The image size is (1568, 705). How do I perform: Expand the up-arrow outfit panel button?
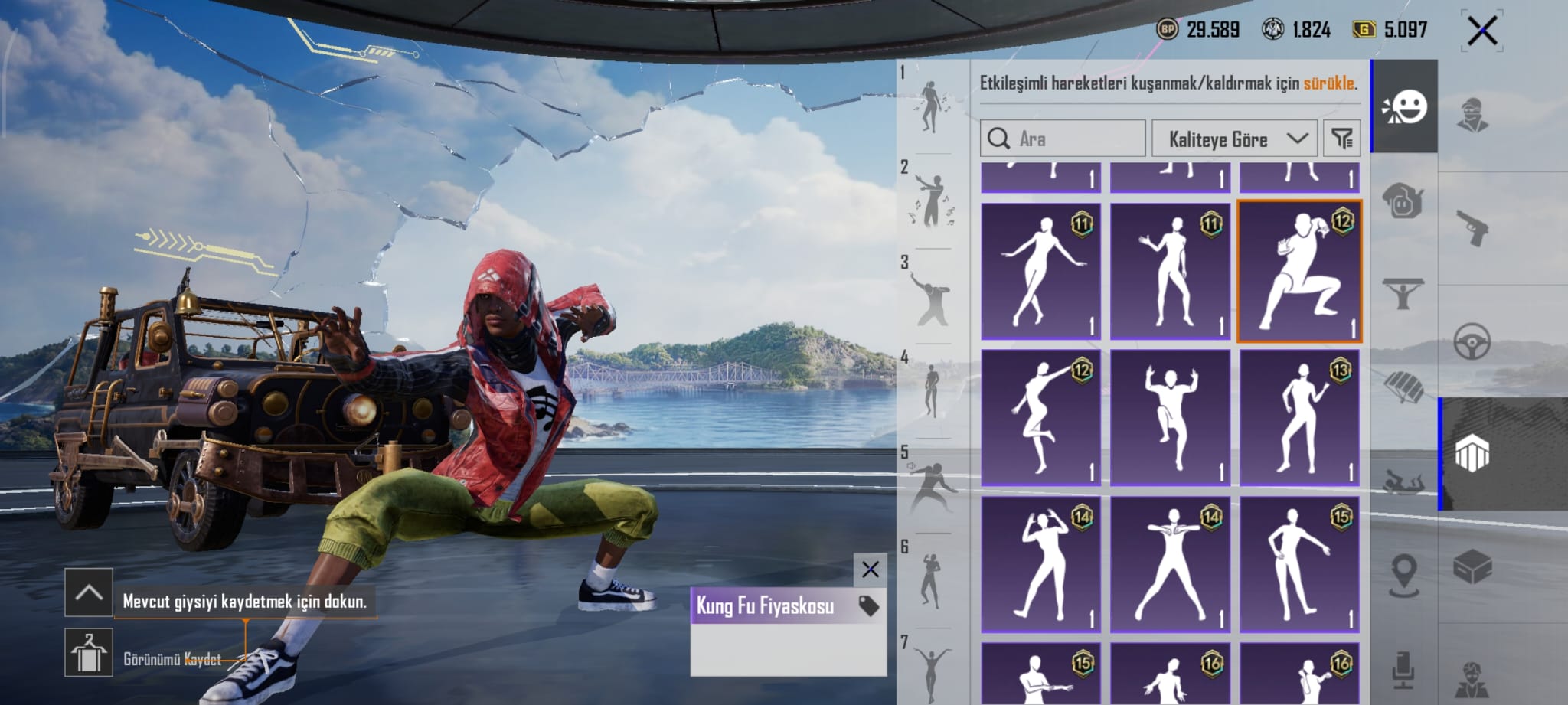89,592
